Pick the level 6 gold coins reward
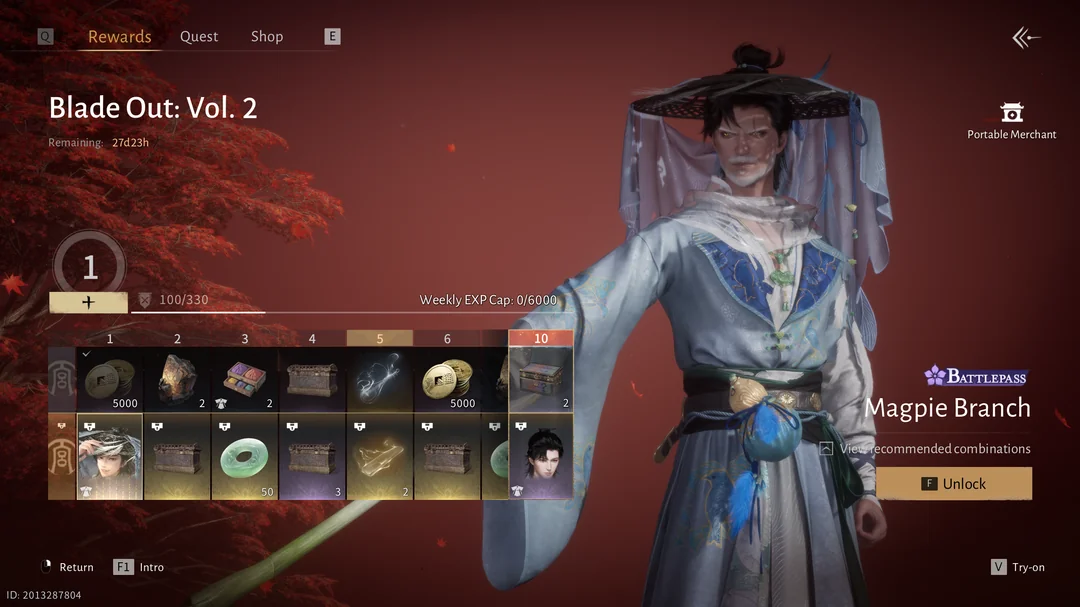The width and height of the screenshot is (1080, 607). 447,380
